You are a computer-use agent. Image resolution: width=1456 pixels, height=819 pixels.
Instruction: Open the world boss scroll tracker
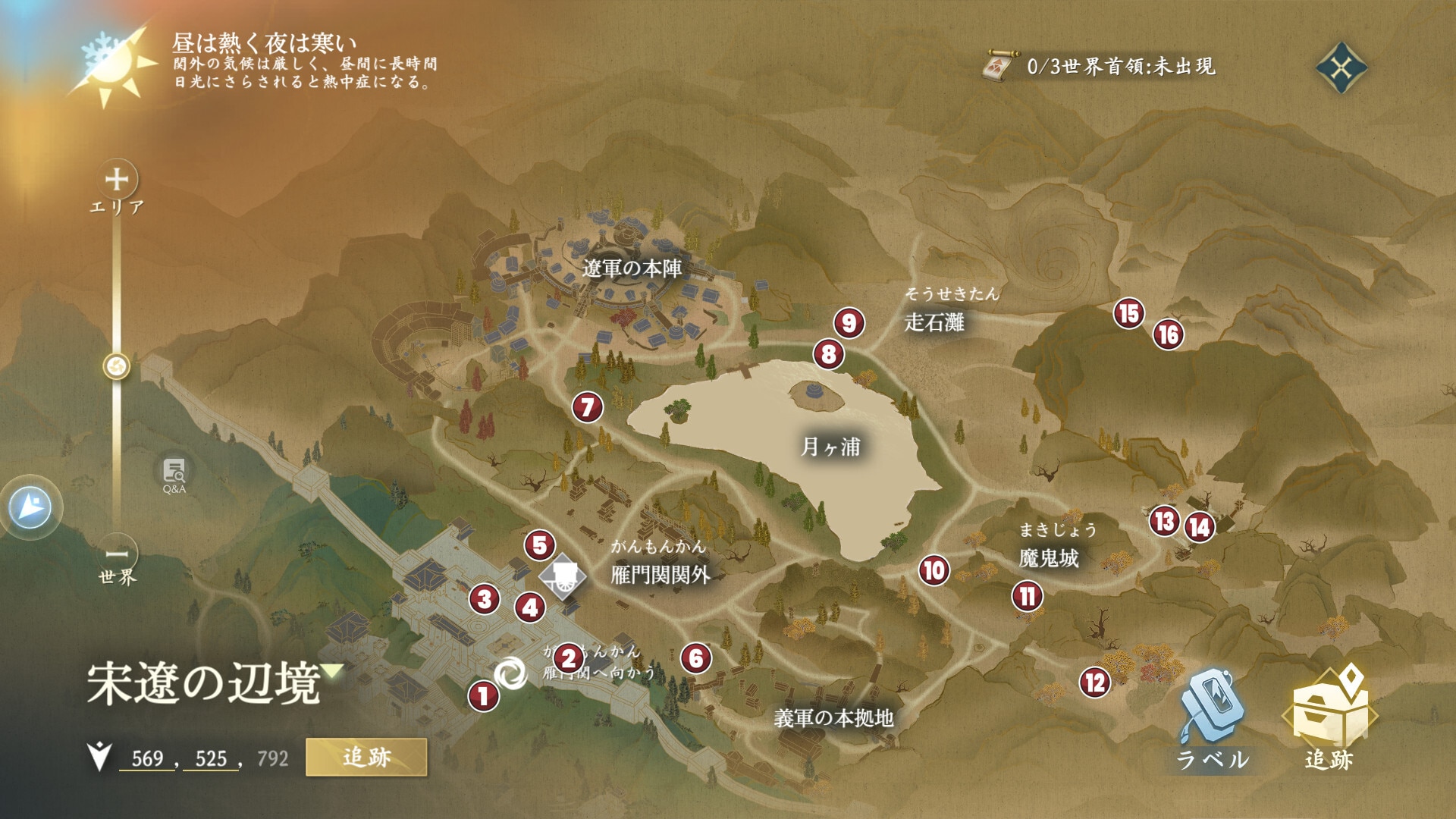coord(999,67)
